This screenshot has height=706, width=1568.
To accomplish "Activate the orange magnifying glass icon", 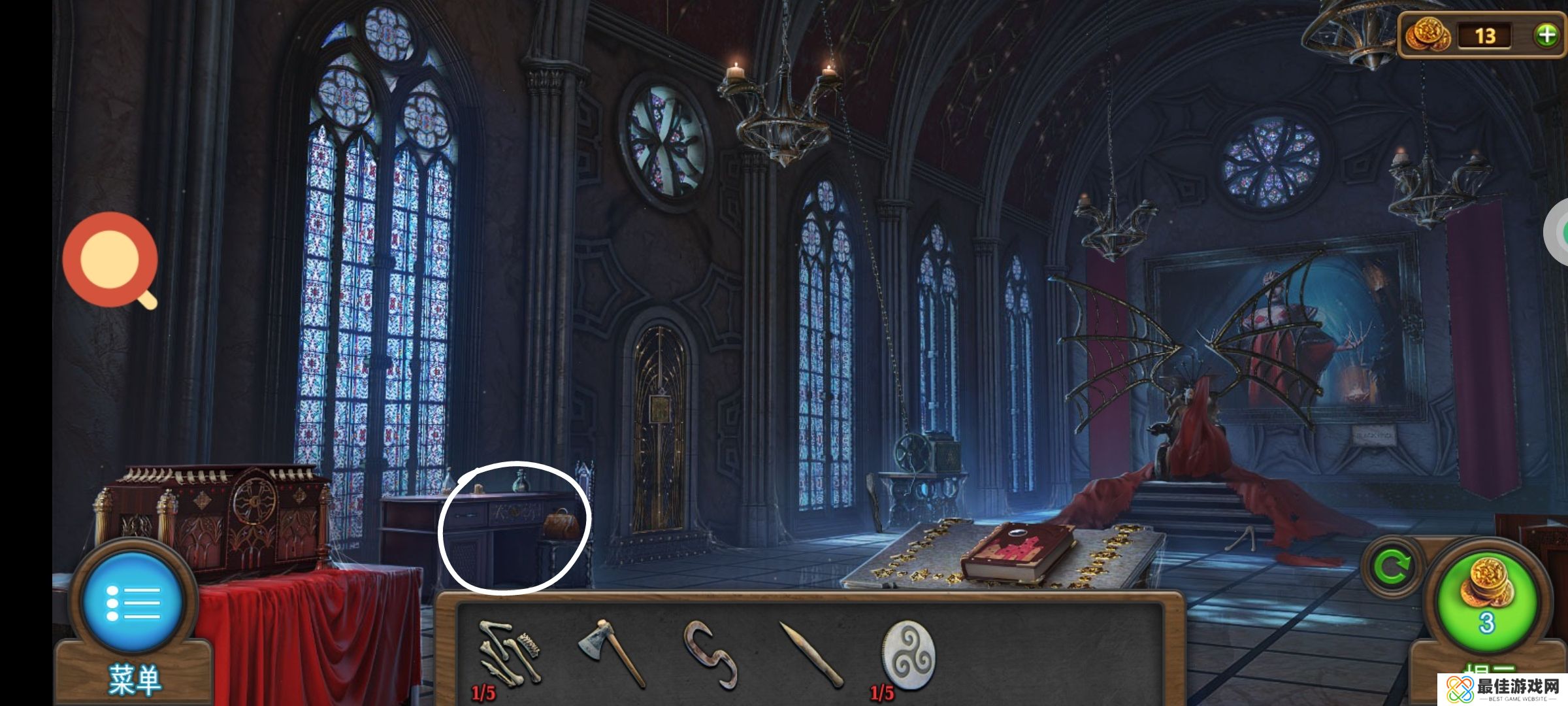I will pos(111,260).
